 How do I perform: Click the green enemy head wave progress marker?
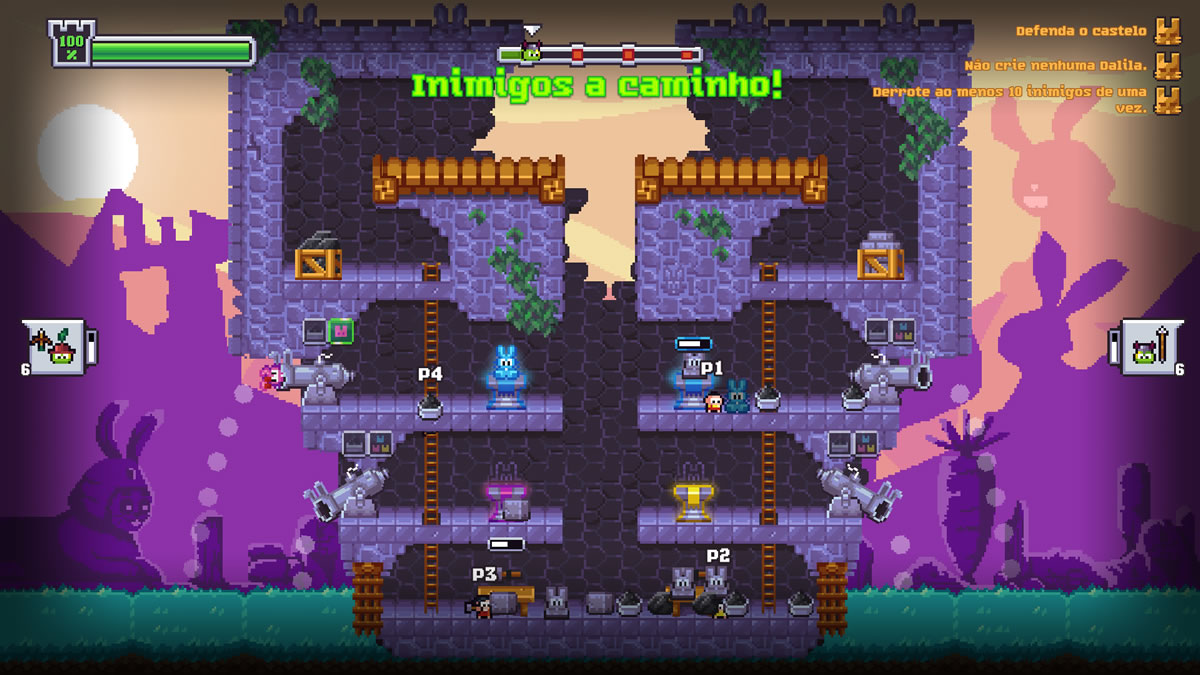pyautogui.click(x=532, y=53)
